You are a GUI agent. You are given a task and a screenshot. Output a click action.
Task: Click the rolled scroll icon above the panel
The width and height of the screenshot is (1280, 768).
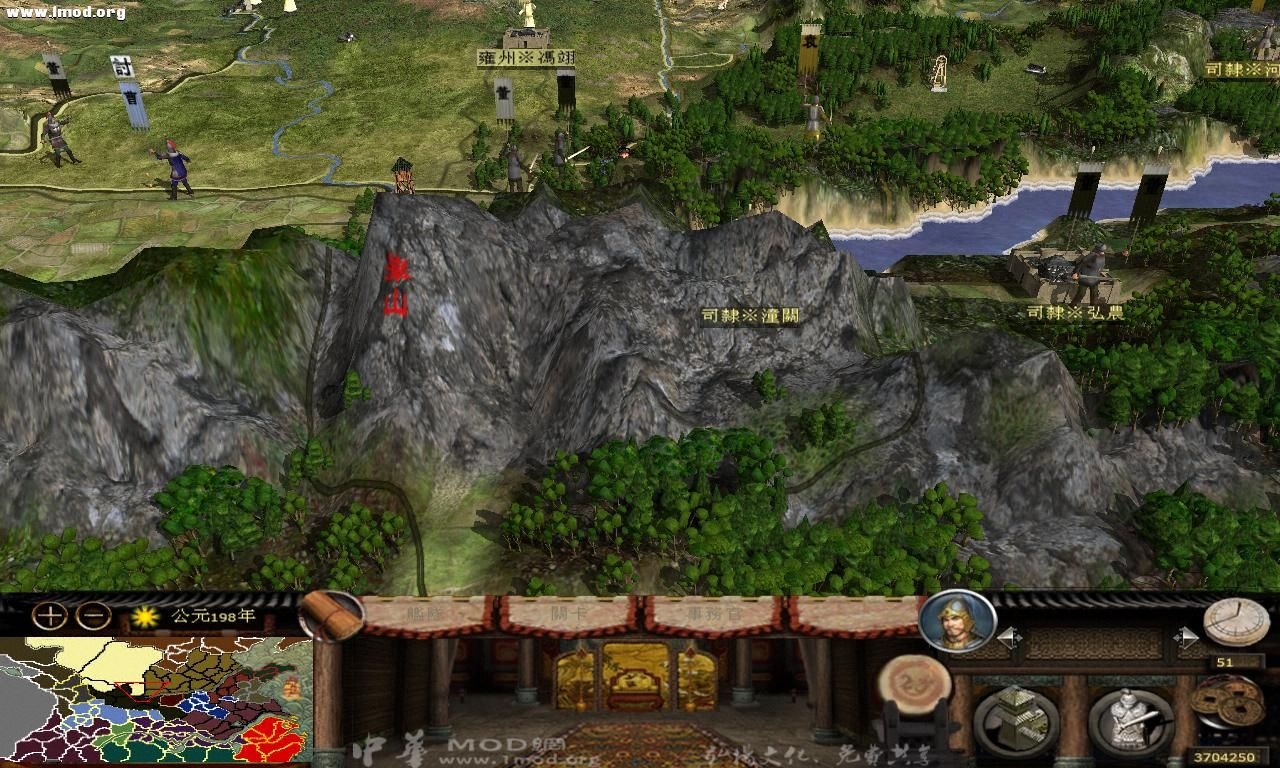click(330, 614)
